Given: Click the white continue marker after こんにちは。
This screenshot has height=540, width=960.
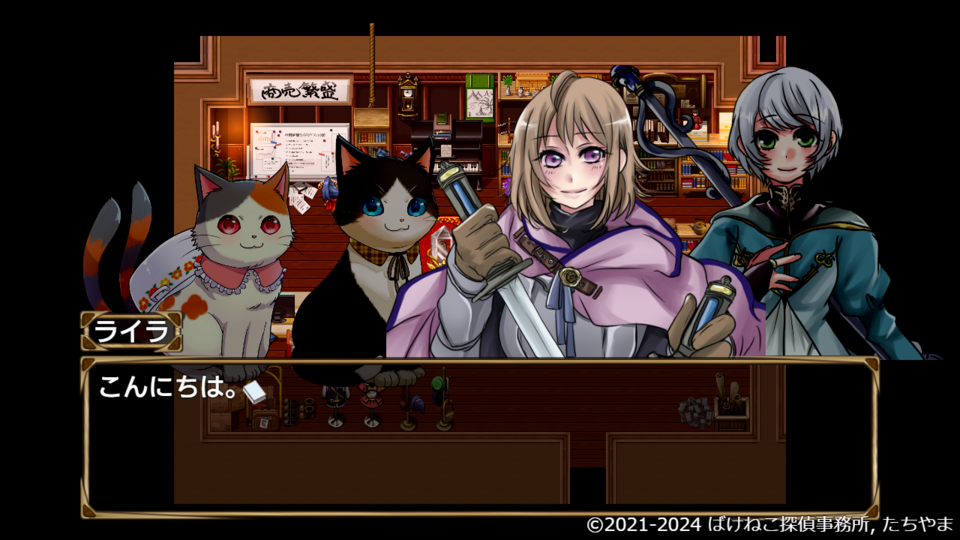Looking at the screenshot, I should click(254, 392).
